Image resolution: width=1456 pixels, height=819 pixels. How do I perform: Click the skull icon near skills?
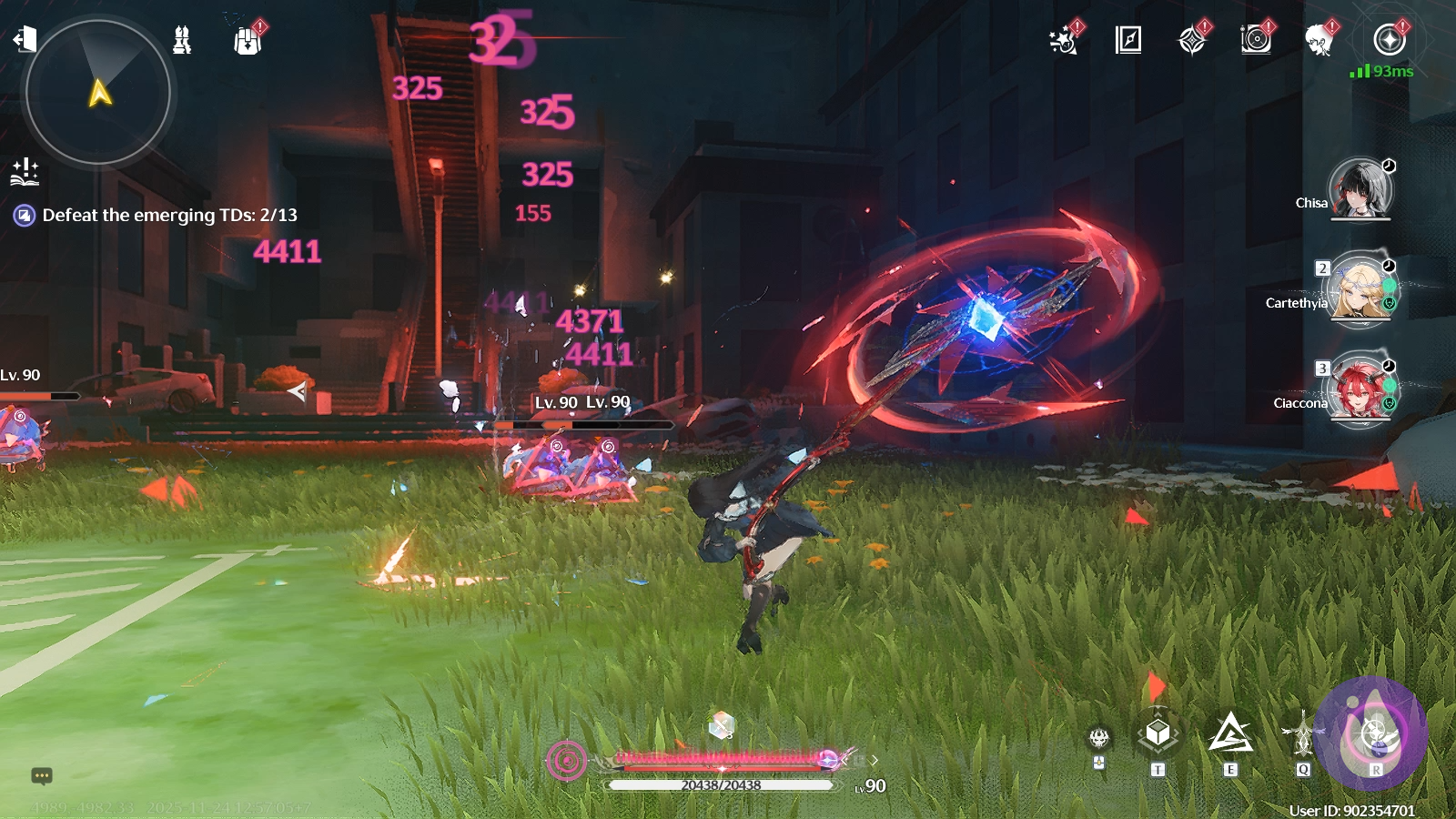pos(1099,738)
